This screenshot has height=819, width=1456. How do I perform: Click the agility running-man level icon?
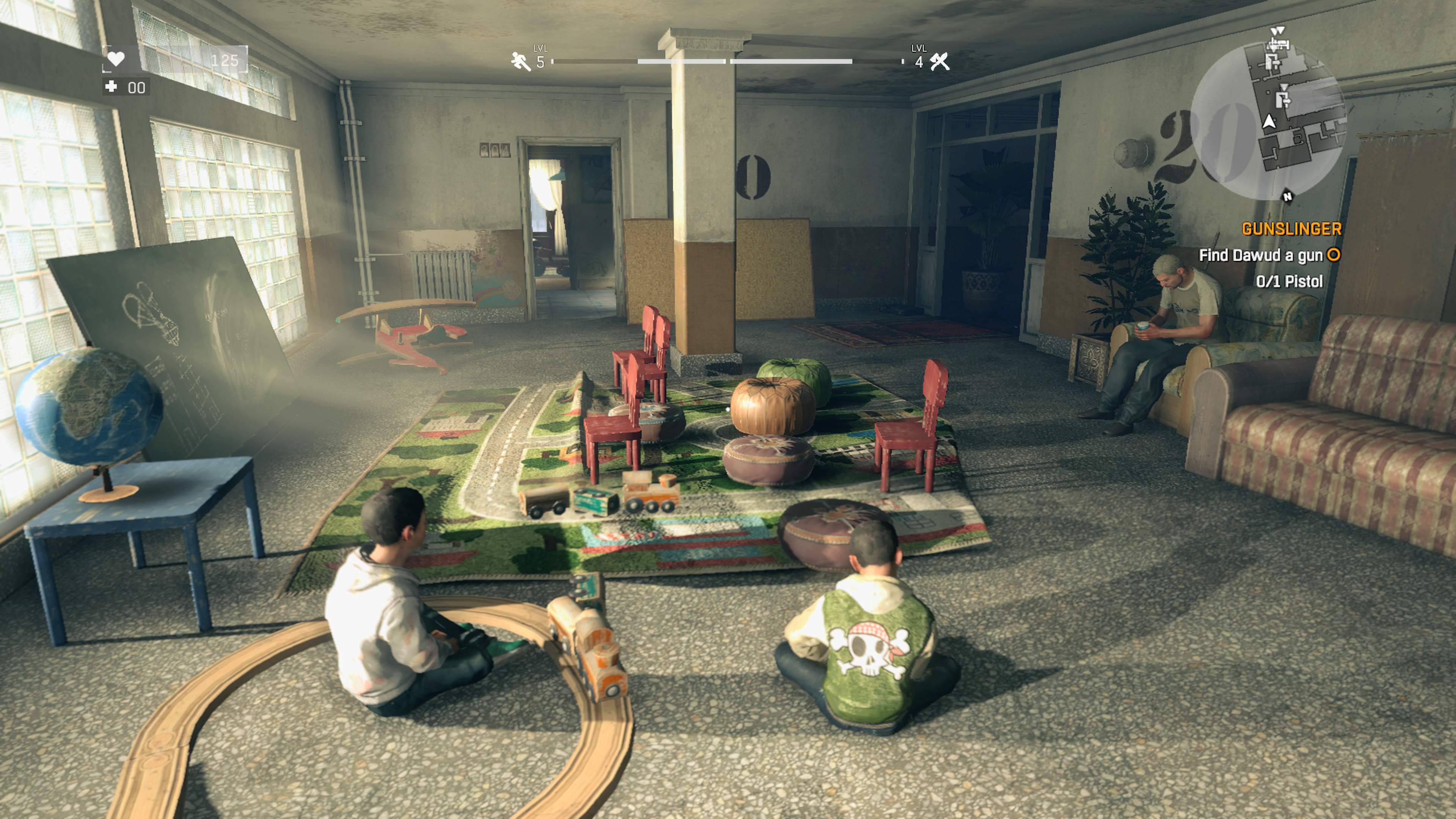520,61
